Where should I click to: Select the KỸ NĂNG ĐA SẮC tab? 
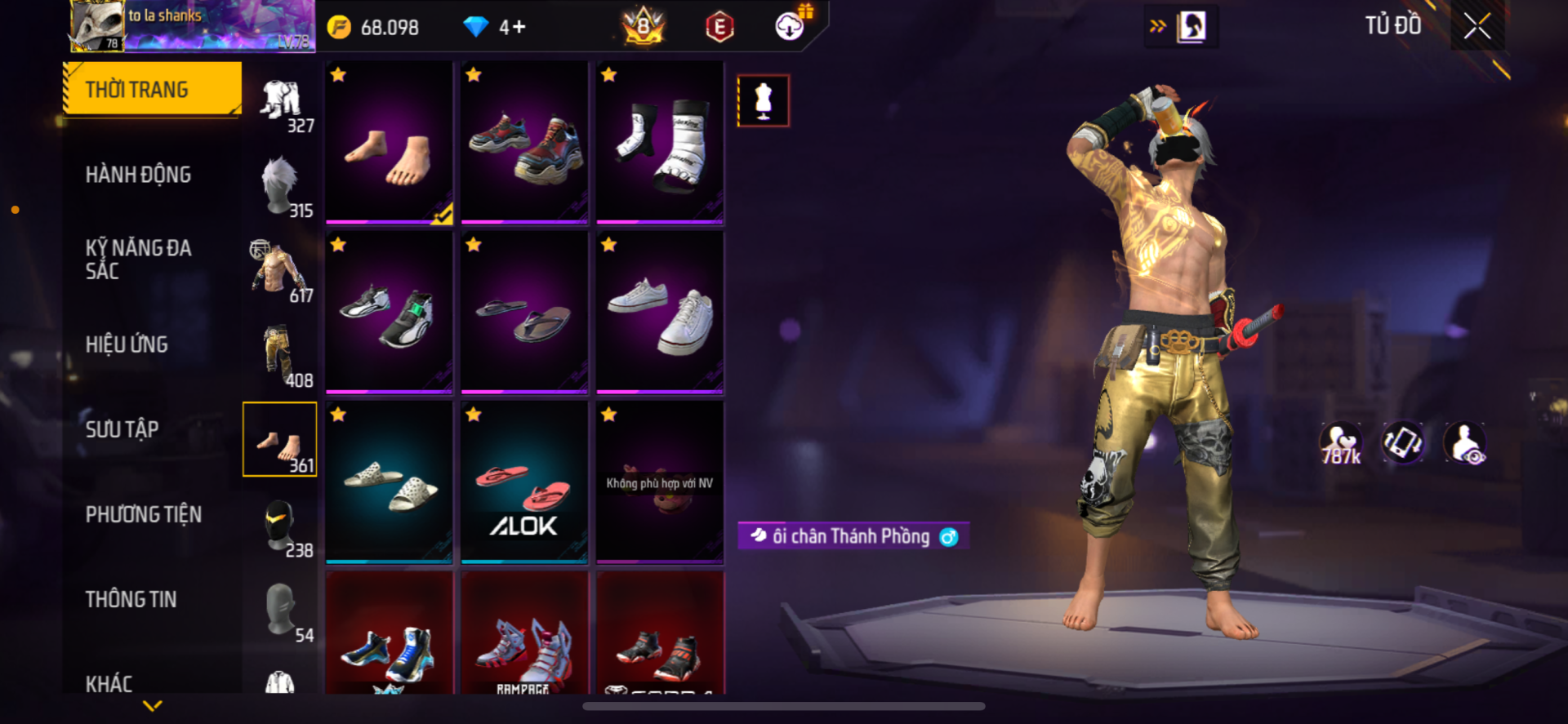(x=138, y=259)
